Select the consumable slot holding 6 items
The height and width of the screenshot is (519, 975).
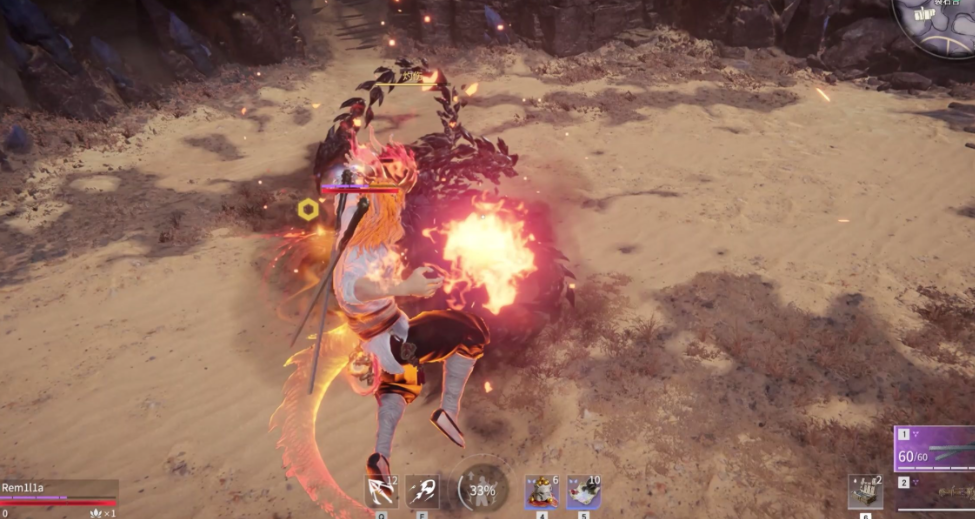pyautogui.click(x=542, y=492)
